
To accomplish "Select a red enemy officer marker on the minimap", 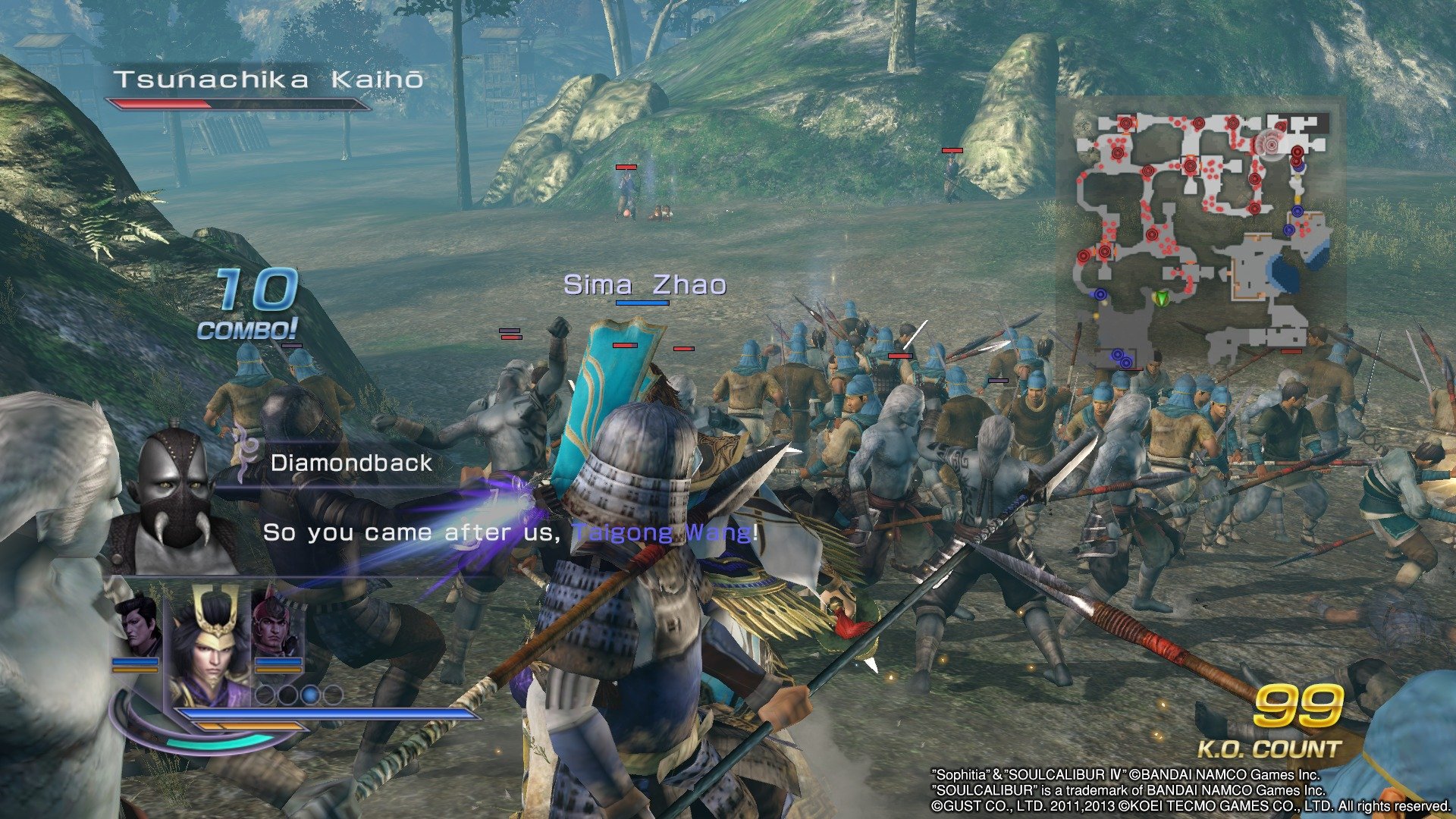I will pyautogui.click(x=1125, y=124).
